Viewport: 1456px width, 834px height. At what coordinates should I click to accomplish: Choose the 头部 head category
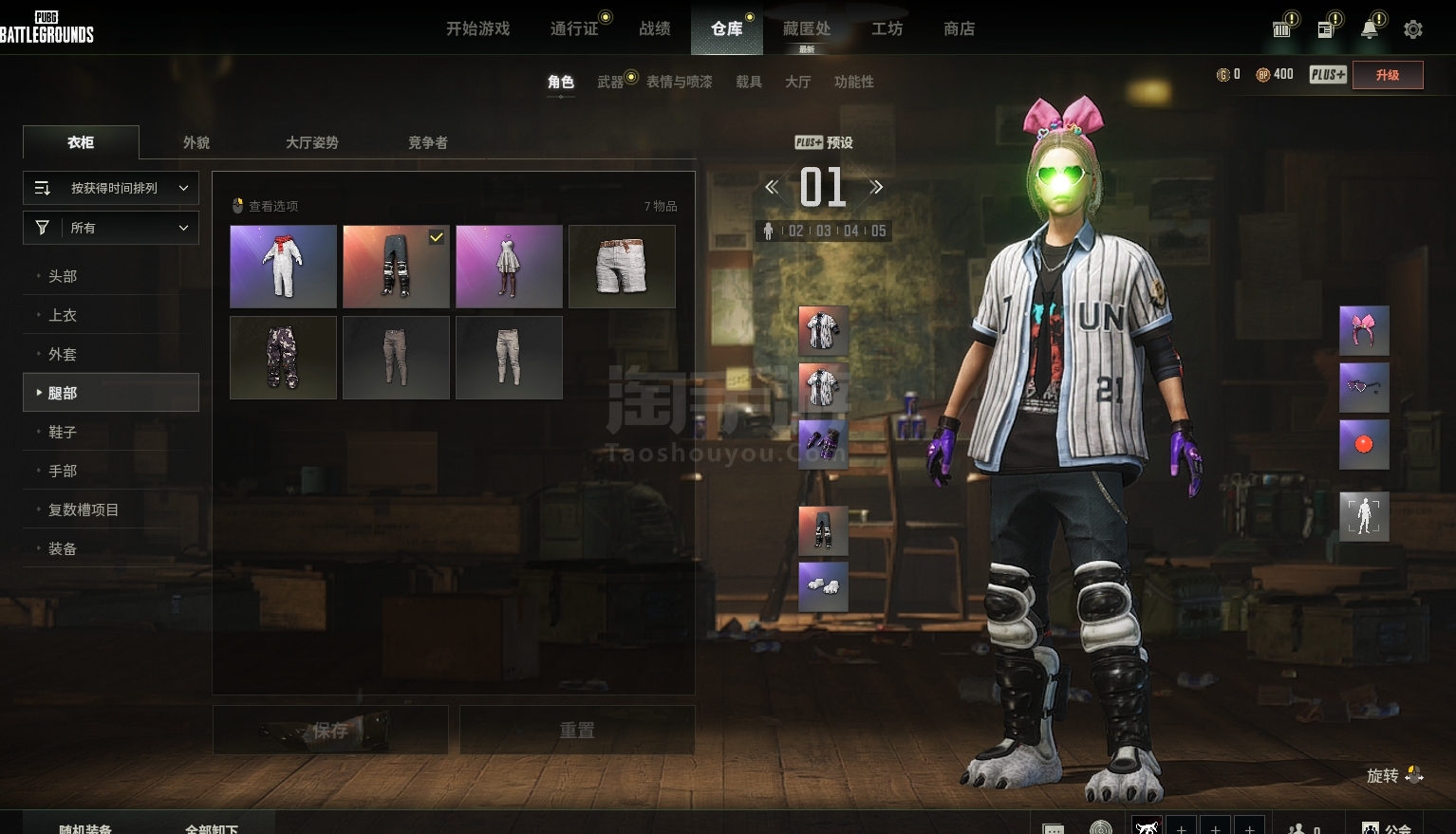point(63,276)
